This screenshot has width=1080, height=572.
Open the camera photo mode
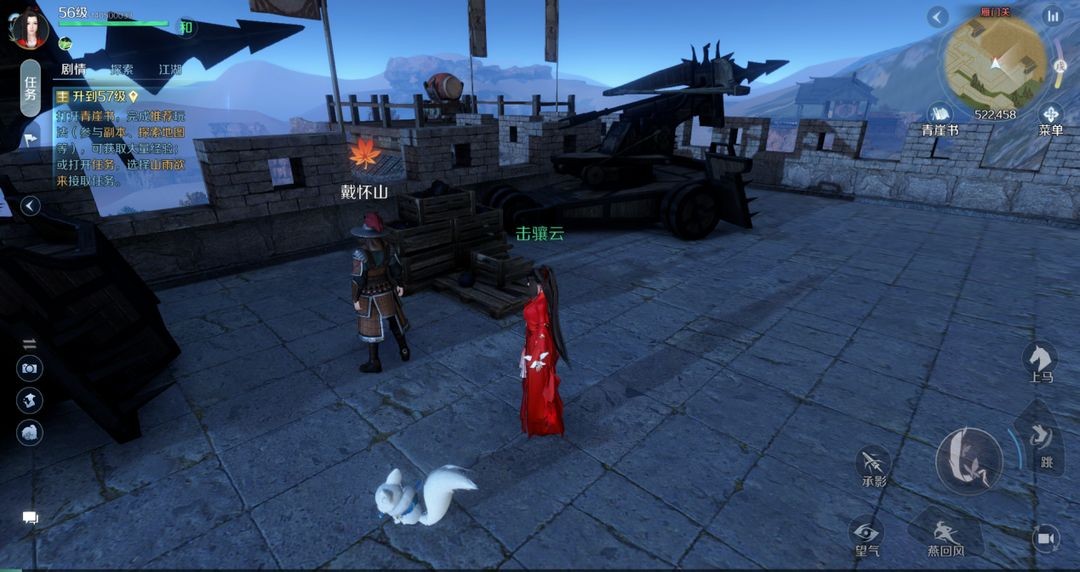30,368
